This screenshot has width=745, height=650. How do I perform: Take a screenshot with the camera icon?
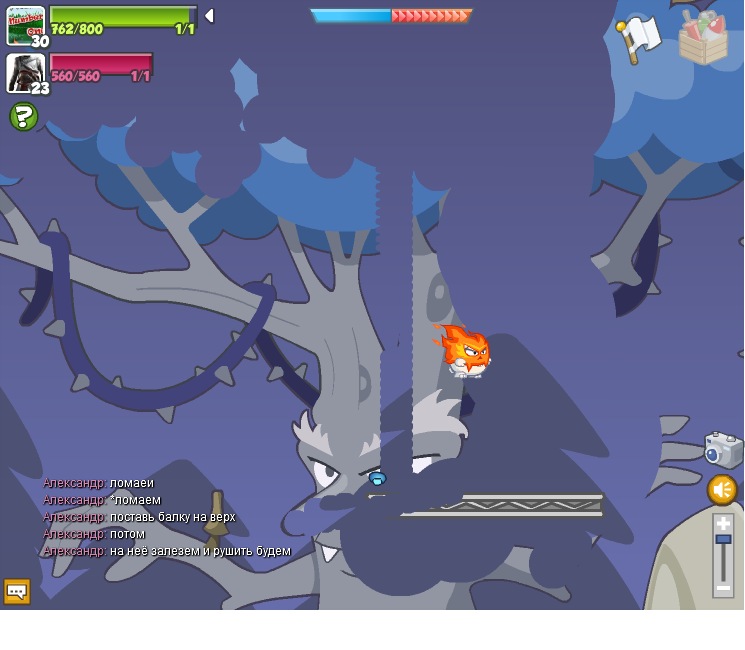(722, 450)
